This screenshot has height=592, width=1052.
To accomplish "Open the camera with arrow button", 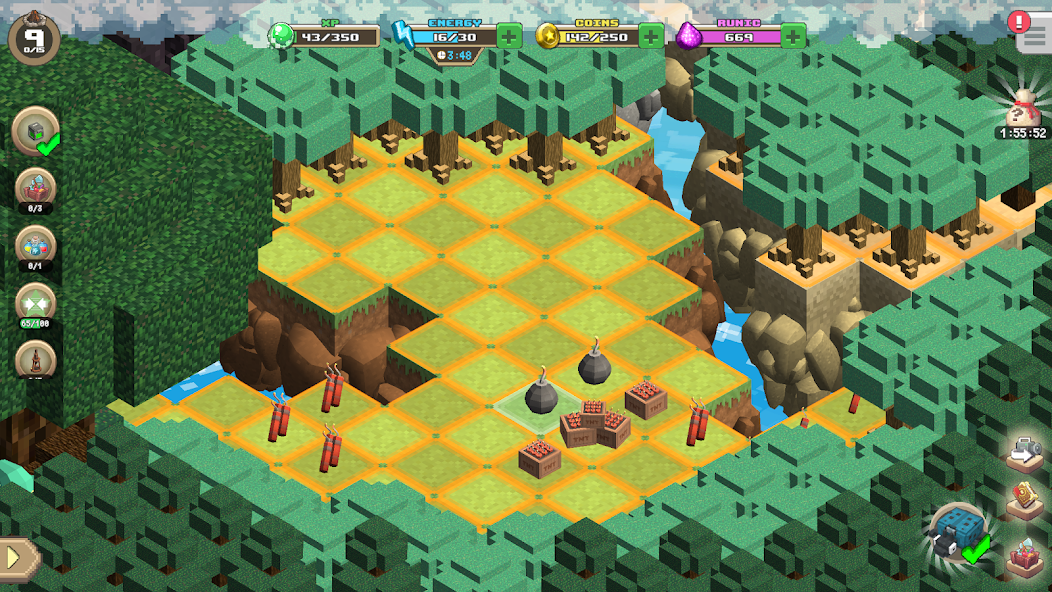I will point(1025,453).
